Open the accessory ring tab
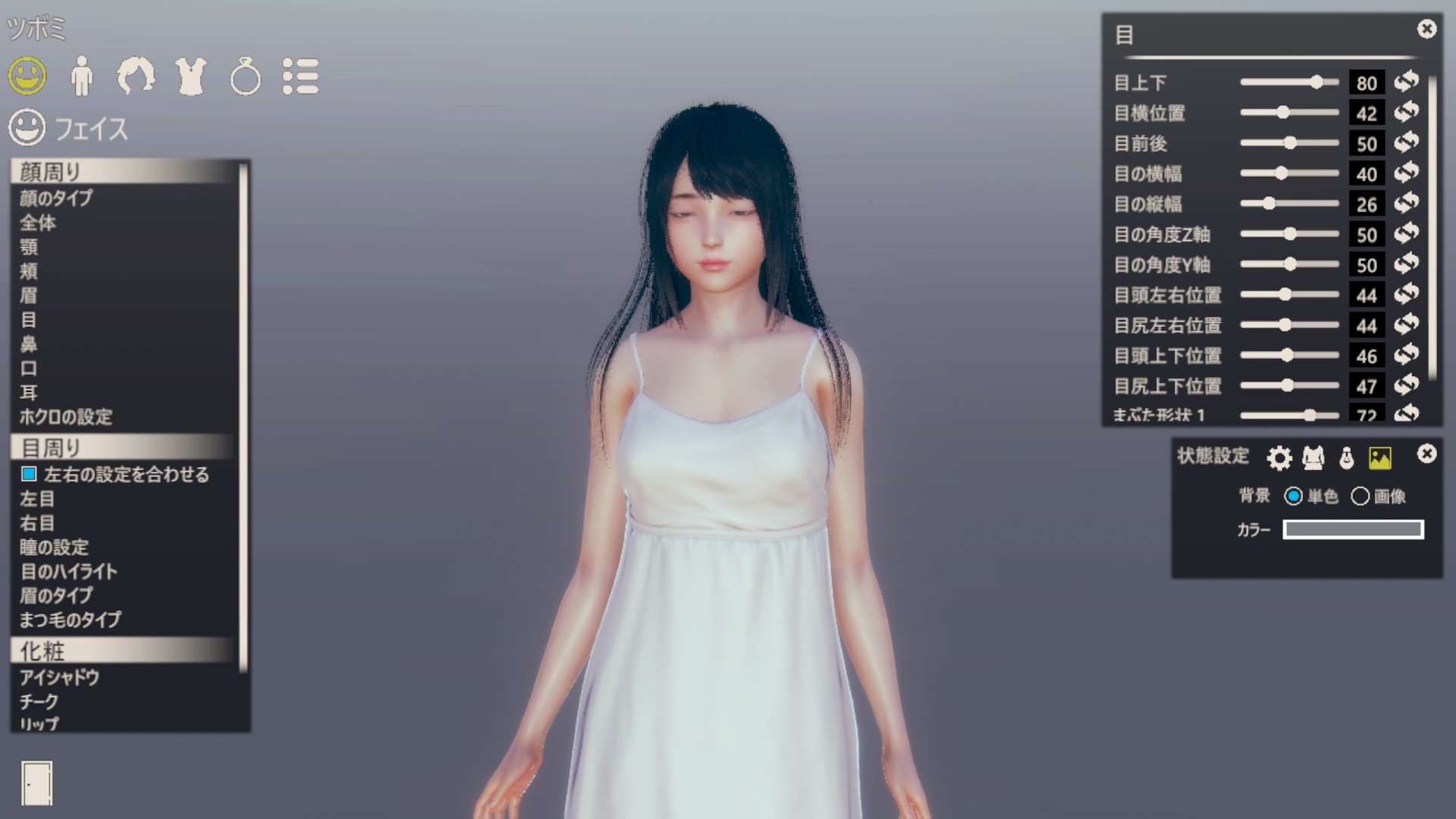Screen dimensions: 1456x819 (245, 77)
